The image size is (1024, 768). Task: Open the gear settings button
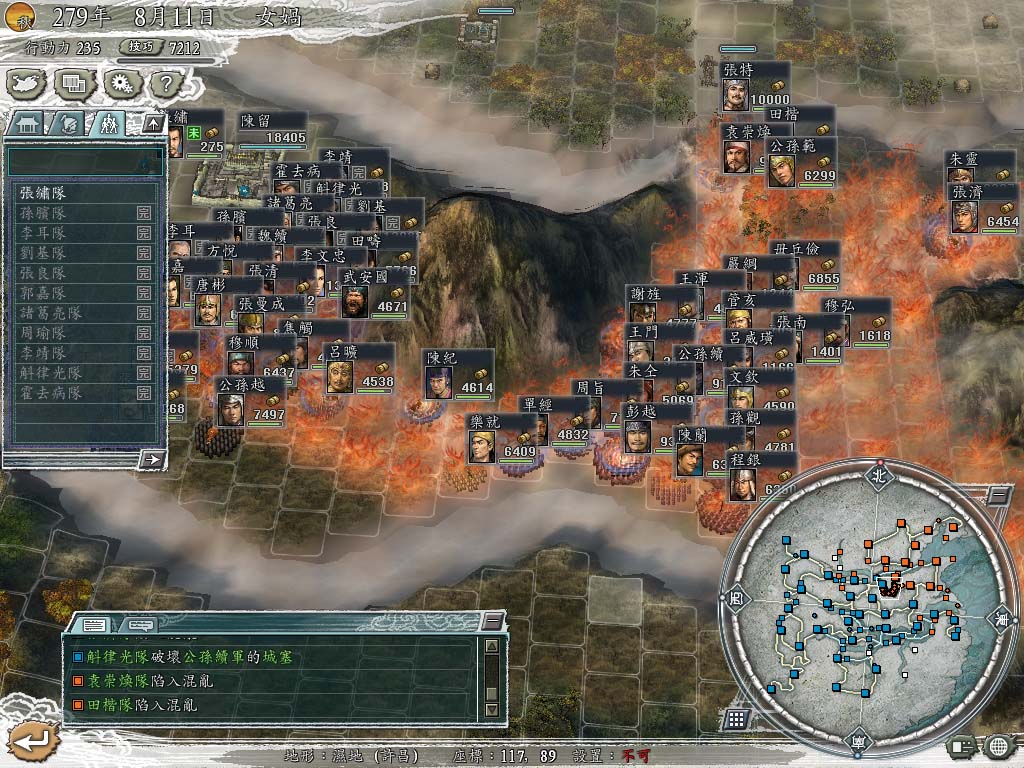(x=121, y=83)
